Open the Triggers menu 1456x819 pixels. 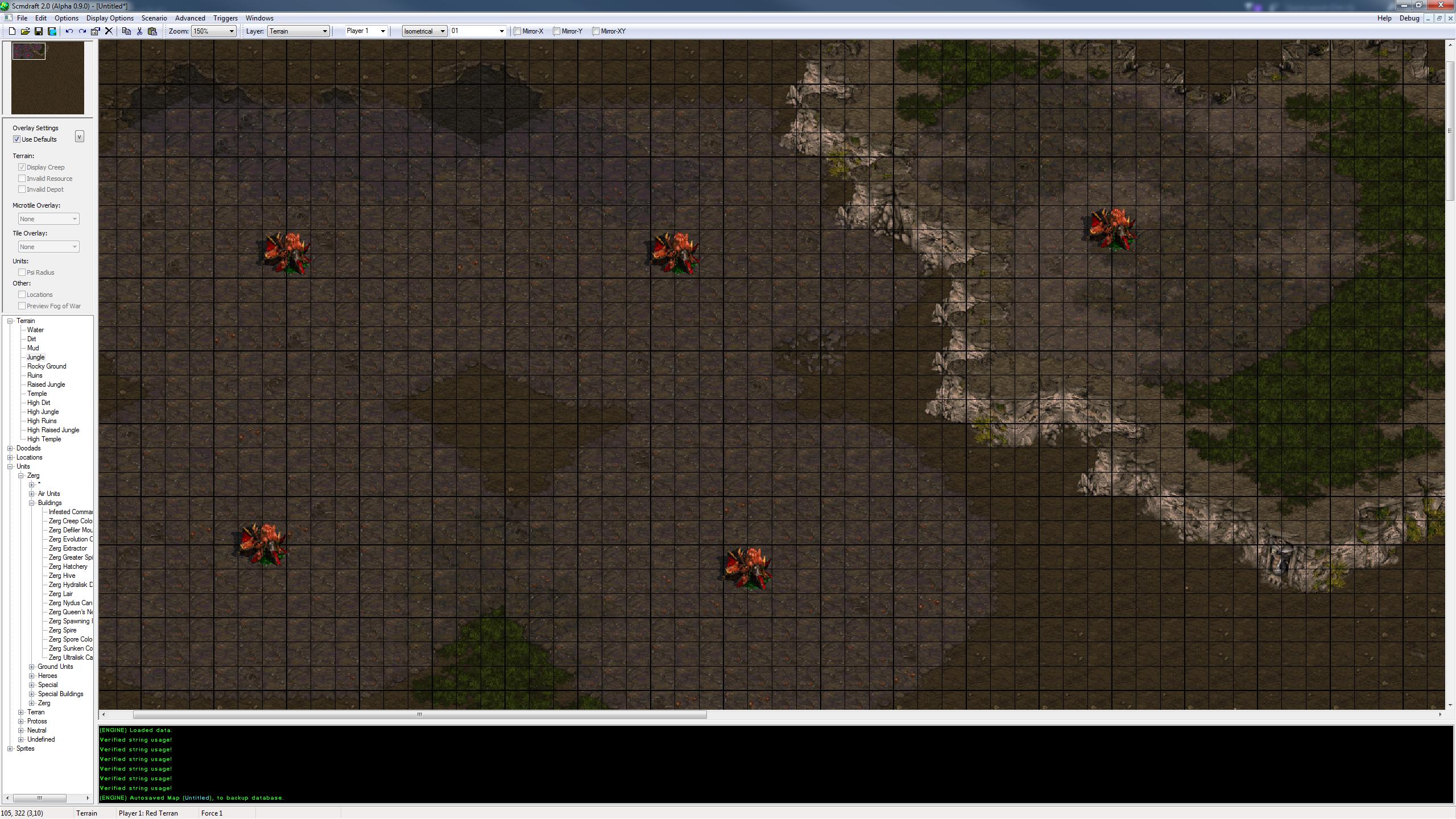(225, 18)
